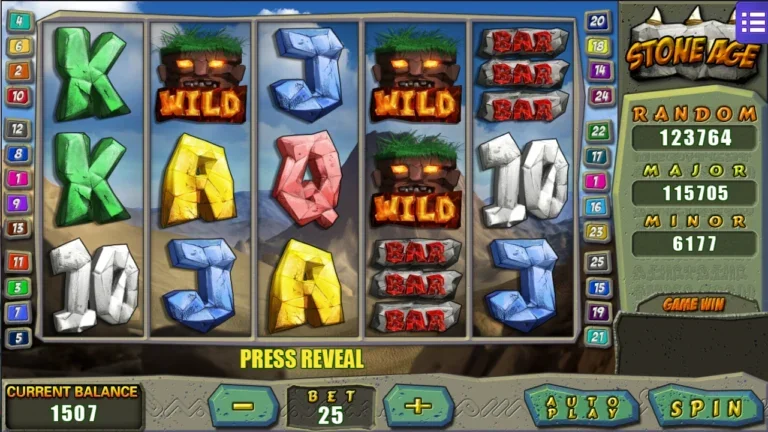
Task: Highlight the payline 16 marker
Action: (597, 207)
